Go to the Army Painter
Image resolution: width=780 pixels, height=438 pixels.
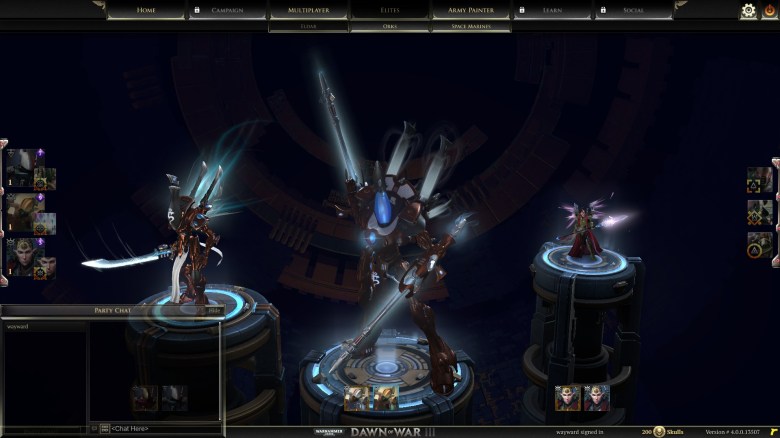(x=470, y=10)
